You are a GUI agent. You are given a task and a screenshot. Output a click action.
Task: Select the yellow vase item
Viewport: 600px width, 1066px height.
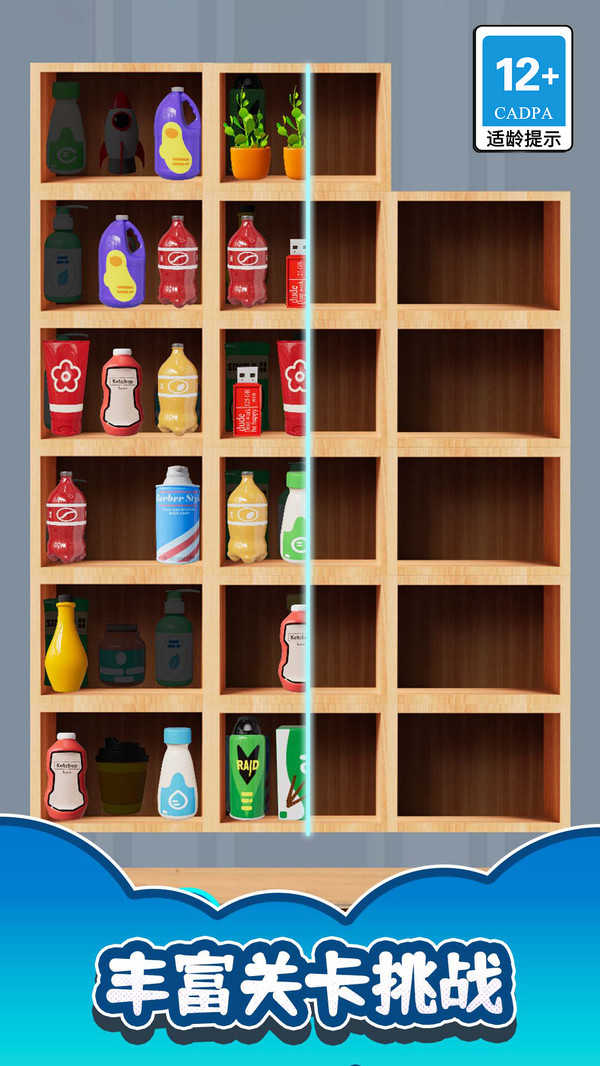(x=66, y=643)
